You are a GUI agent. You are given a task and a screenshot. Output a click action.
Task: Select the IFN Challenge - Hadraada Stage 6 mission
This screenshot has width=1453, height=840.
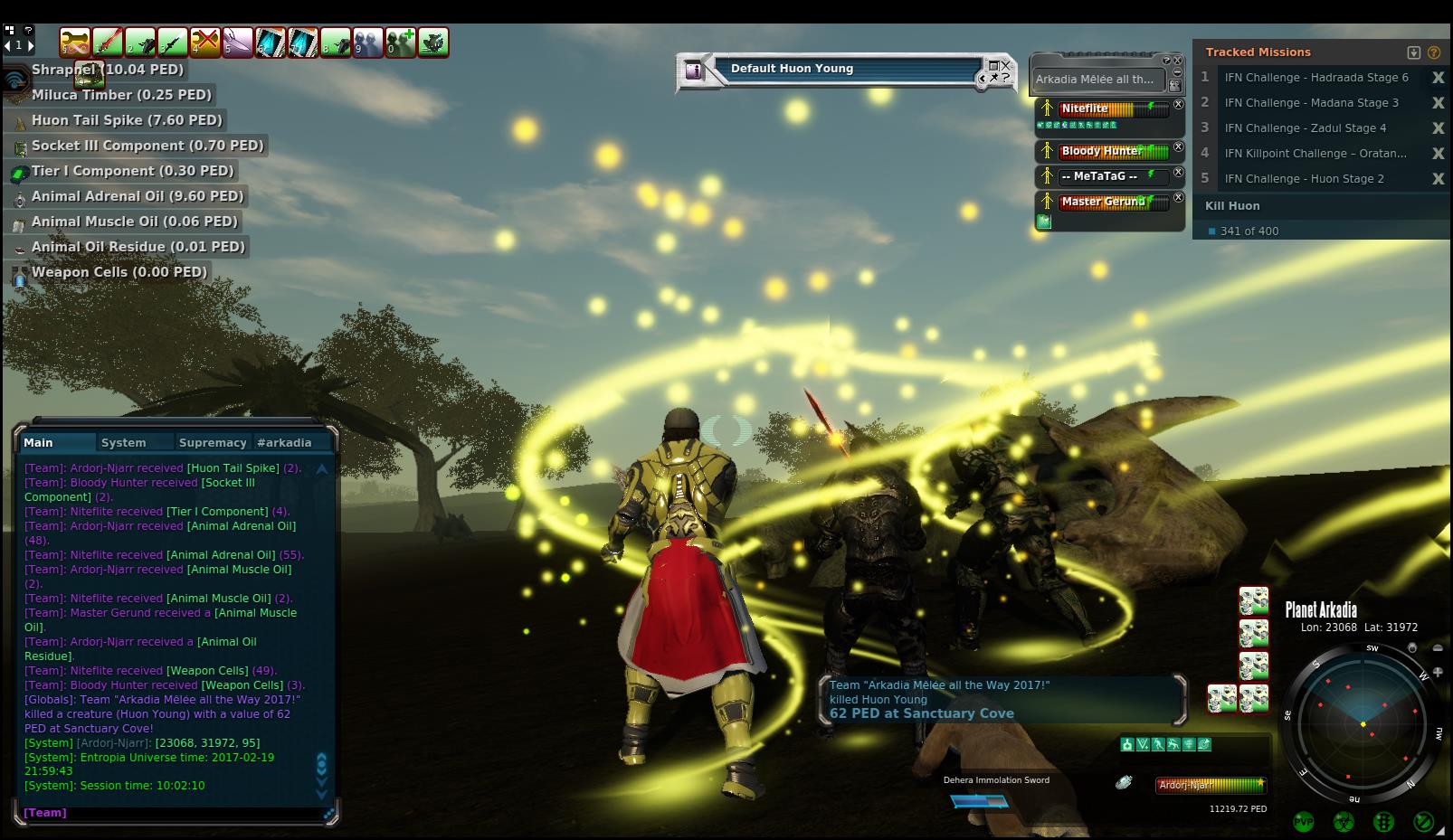1315,78
